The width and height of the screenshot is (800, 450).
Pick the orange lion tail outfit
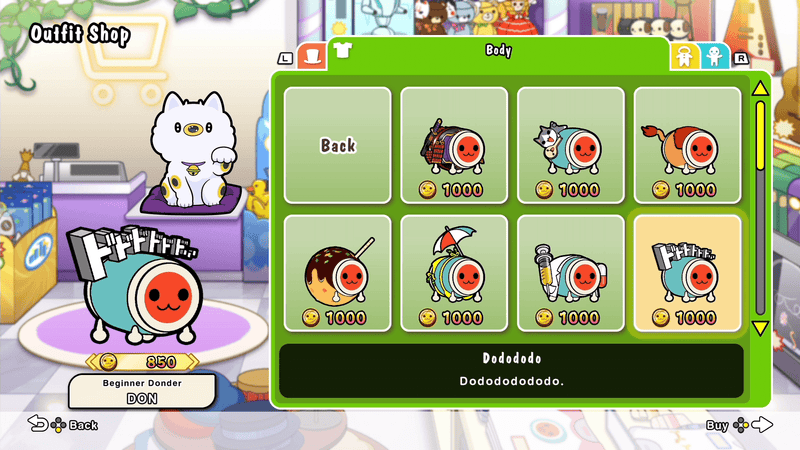point(688,145)
